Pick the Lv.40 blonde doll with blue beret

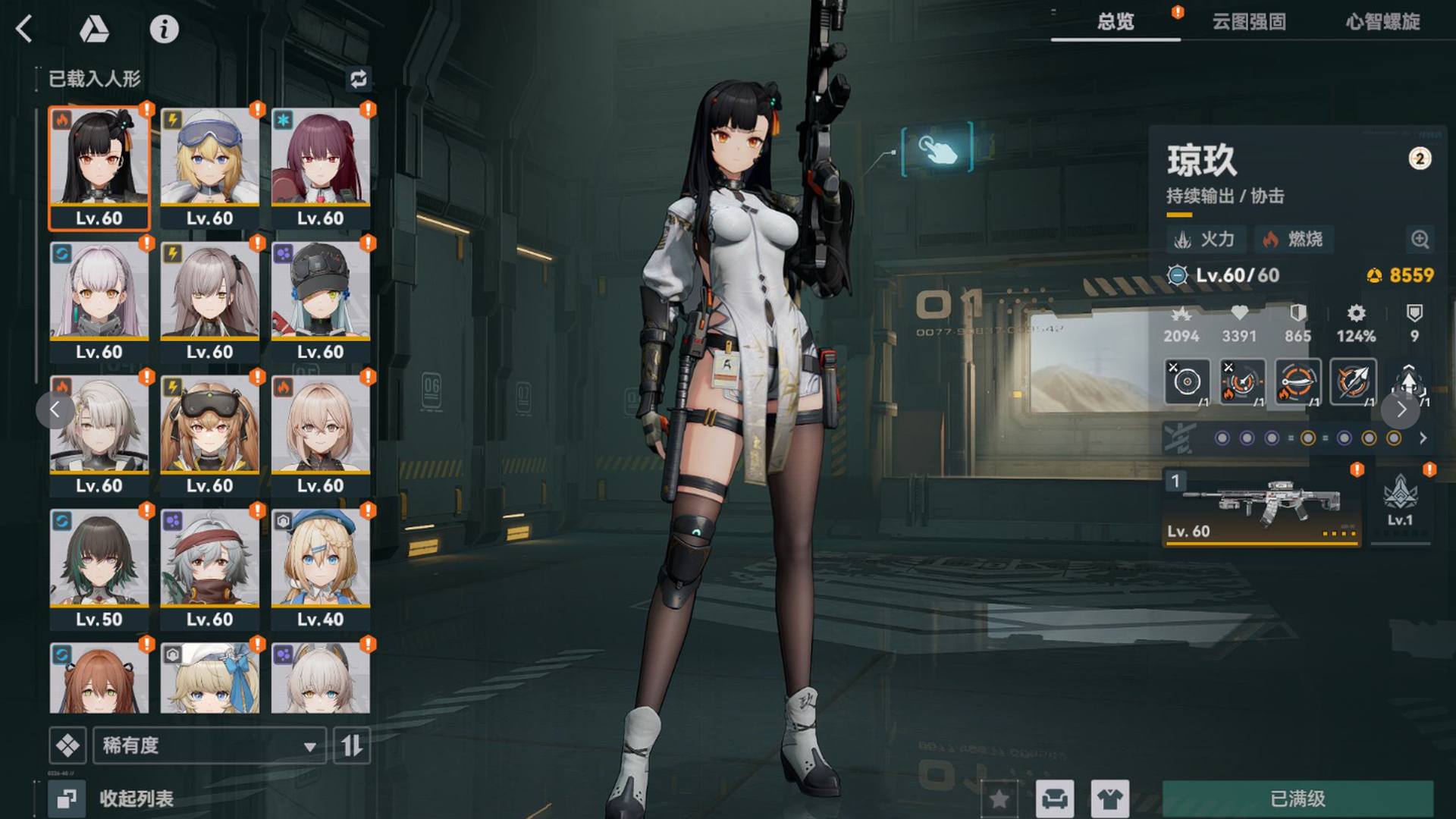[321, 569]
